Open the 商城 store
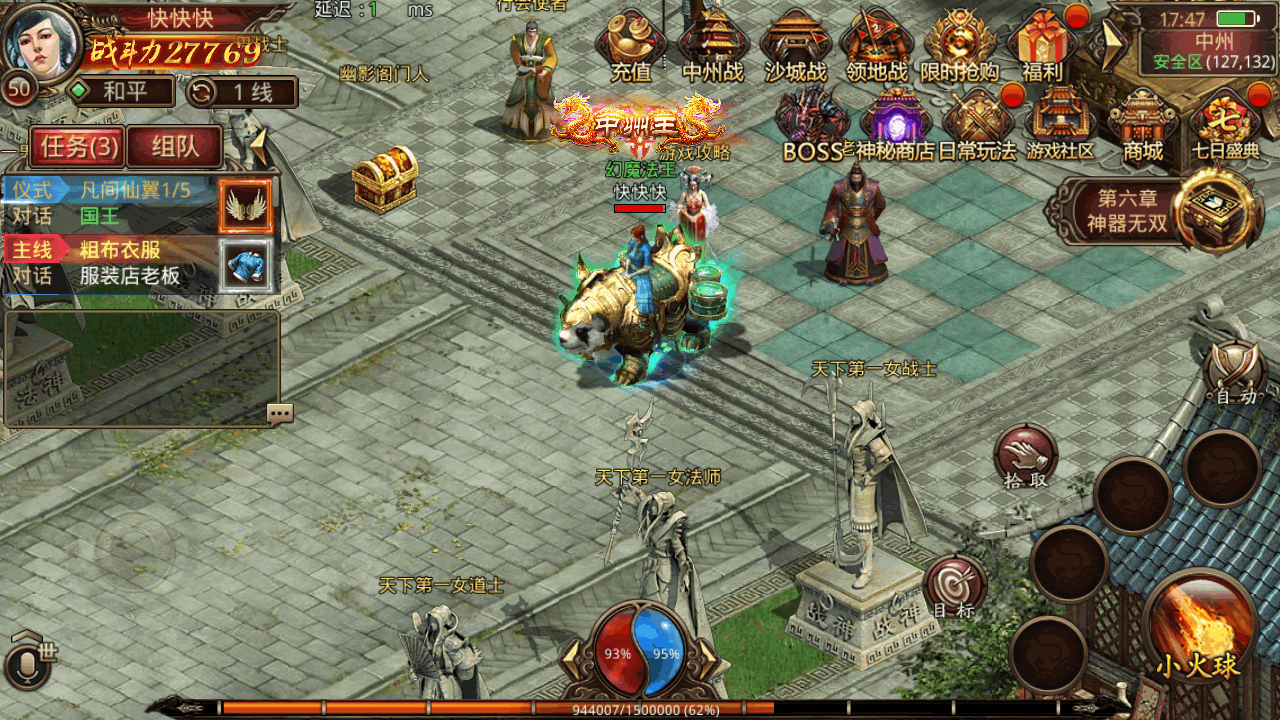1280x720 pixels. (1143, 124)
